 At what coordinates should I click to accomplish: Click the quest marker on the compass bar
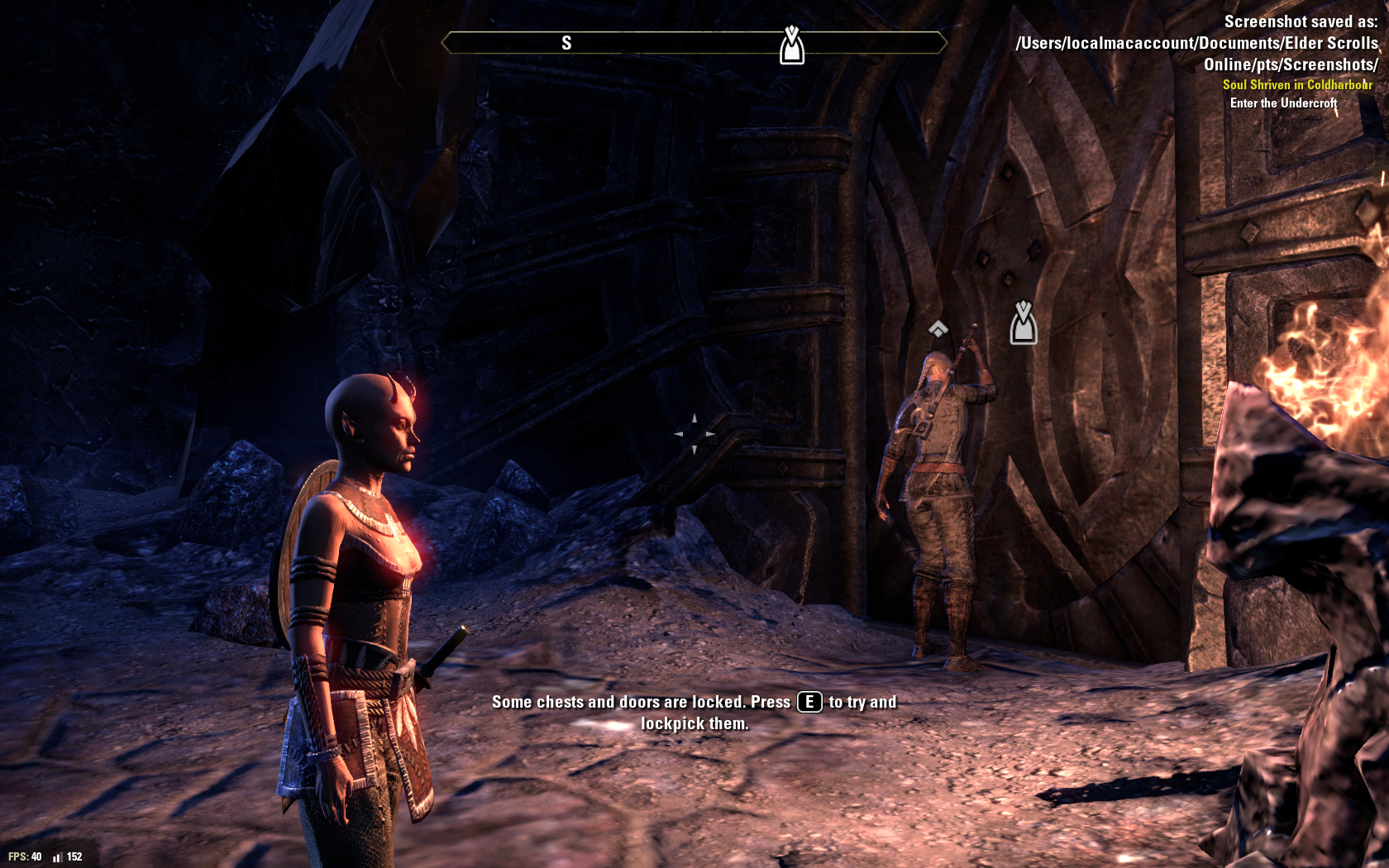pos(792,45)
